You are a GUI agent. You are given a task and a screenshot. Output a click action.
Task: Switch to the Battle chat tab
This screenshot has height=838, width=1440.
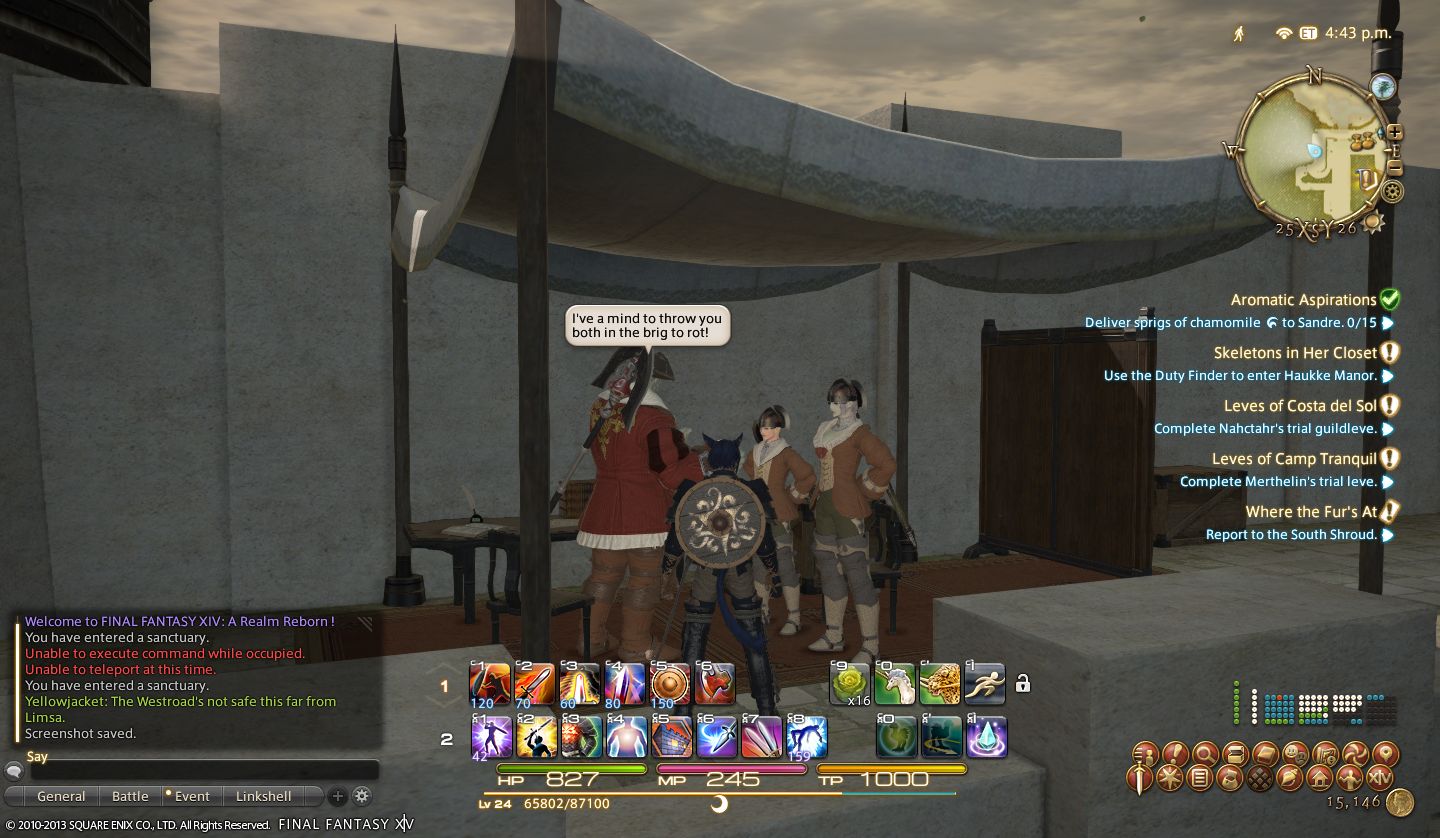130,797
